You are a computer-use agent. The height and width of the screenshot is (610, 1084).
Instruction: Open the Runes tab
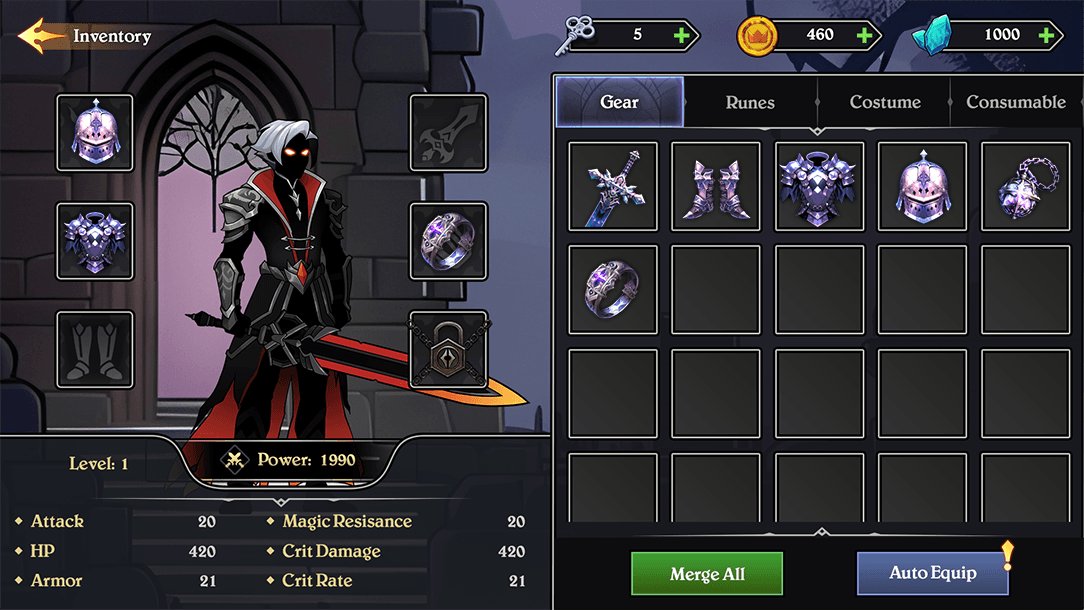pyautogui.click(x=750, y=102)
